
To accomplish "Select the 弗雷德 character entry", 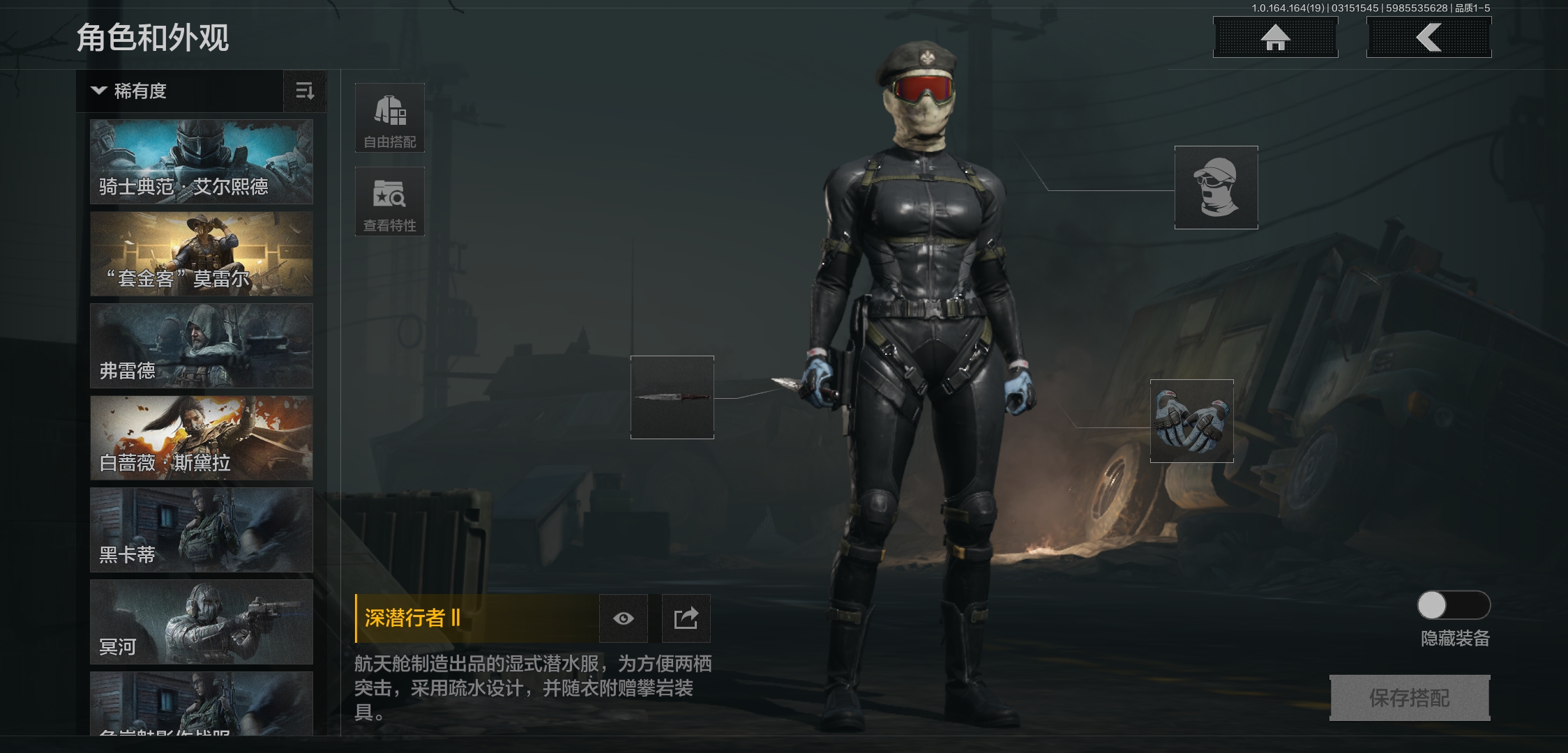I will 201,346.
